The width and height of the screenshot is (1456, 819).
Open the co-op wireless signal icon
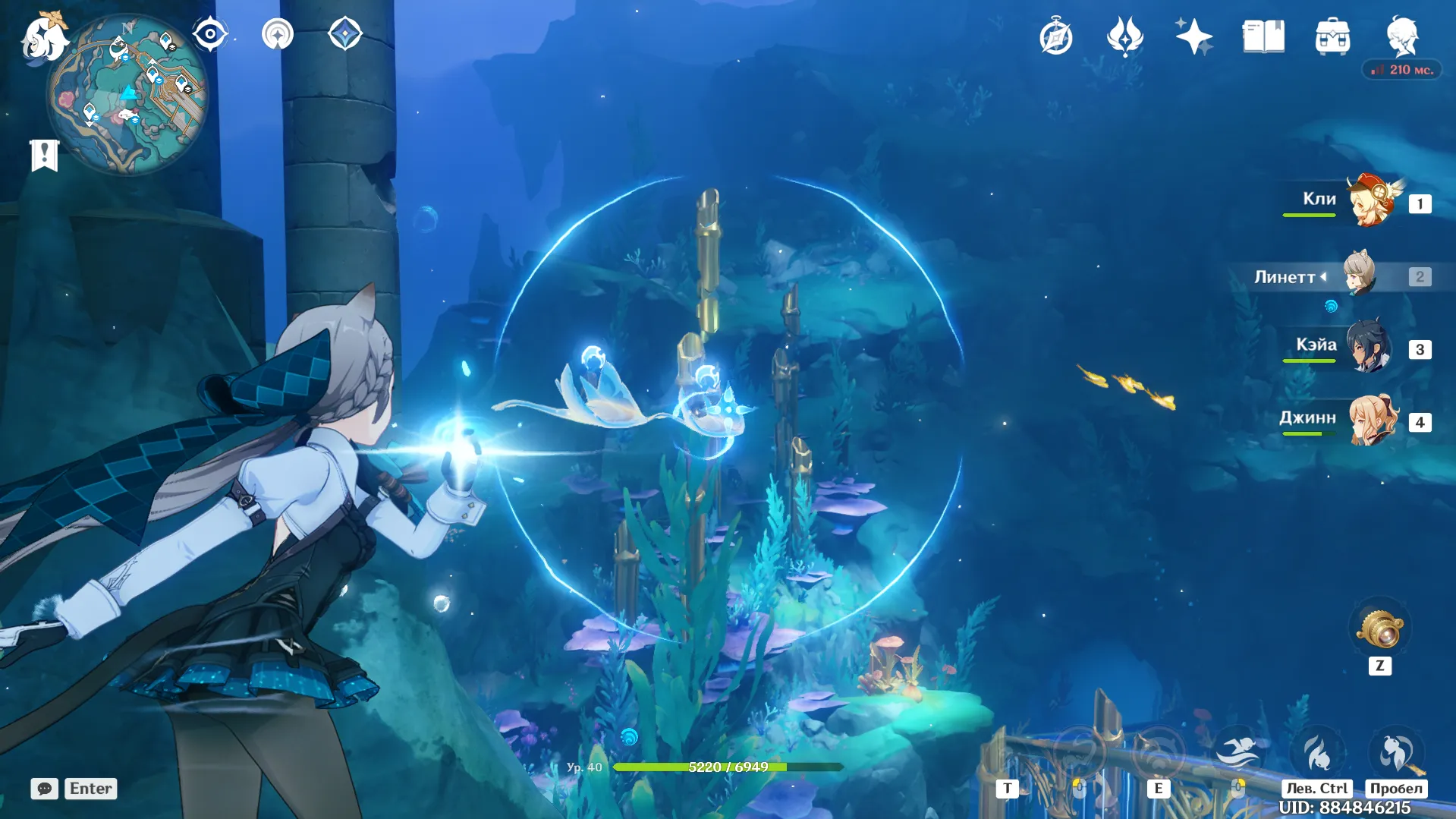[x=277, y=34]
